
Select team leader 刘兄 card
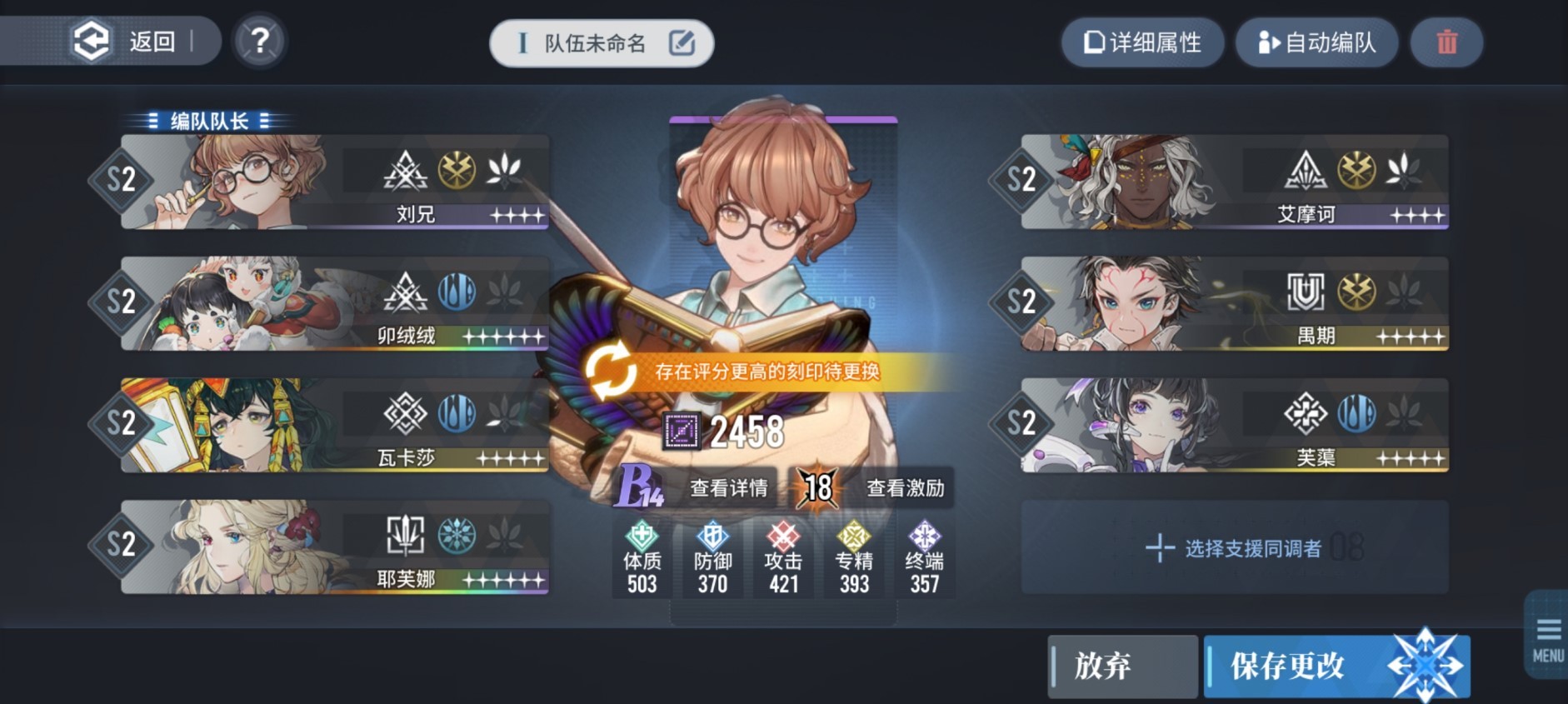(x=333, y=182)
